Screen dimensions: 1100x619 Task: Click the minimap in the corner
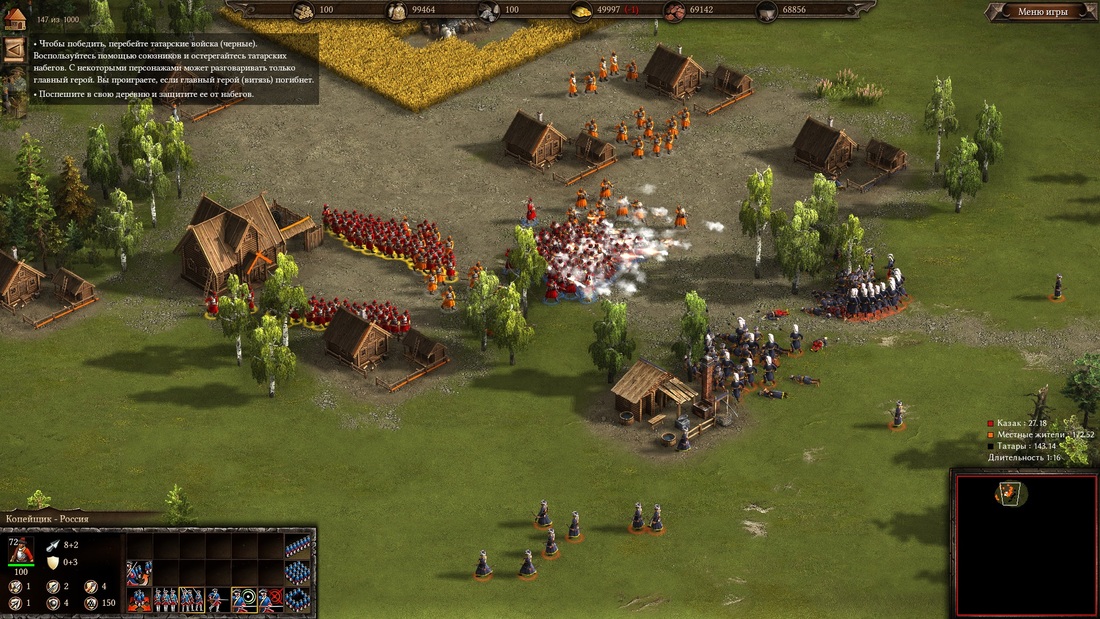(x=1022, y=543)
